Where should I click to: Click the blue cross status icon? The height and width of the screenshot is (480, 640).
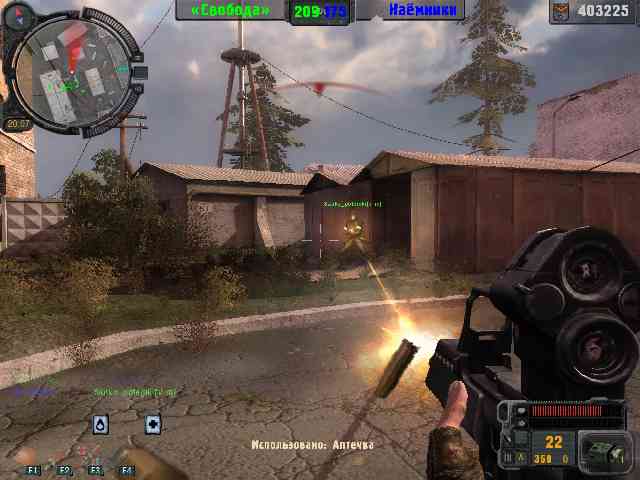[153, 425]
